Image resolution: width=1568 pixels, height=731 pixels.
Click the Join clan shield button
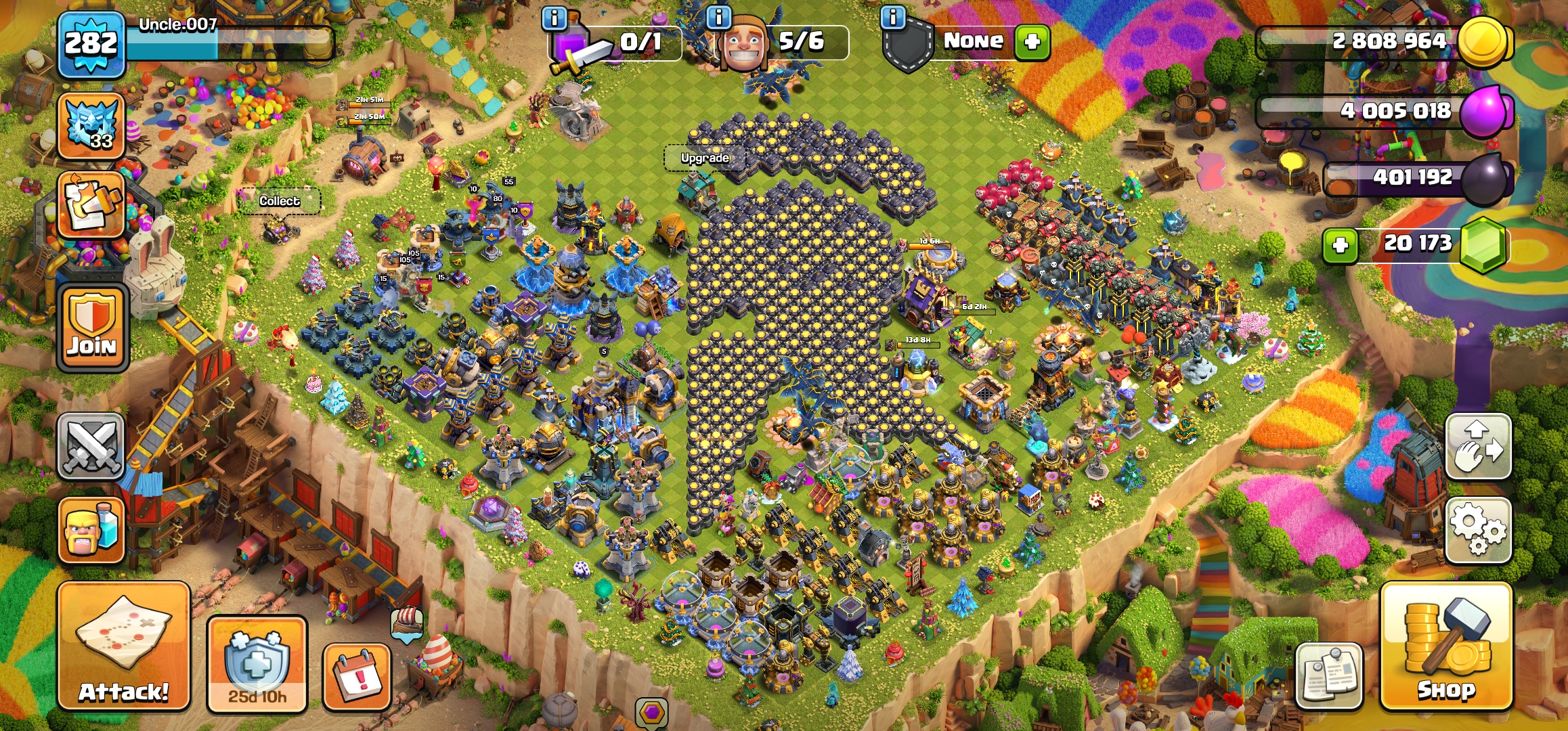92,328
